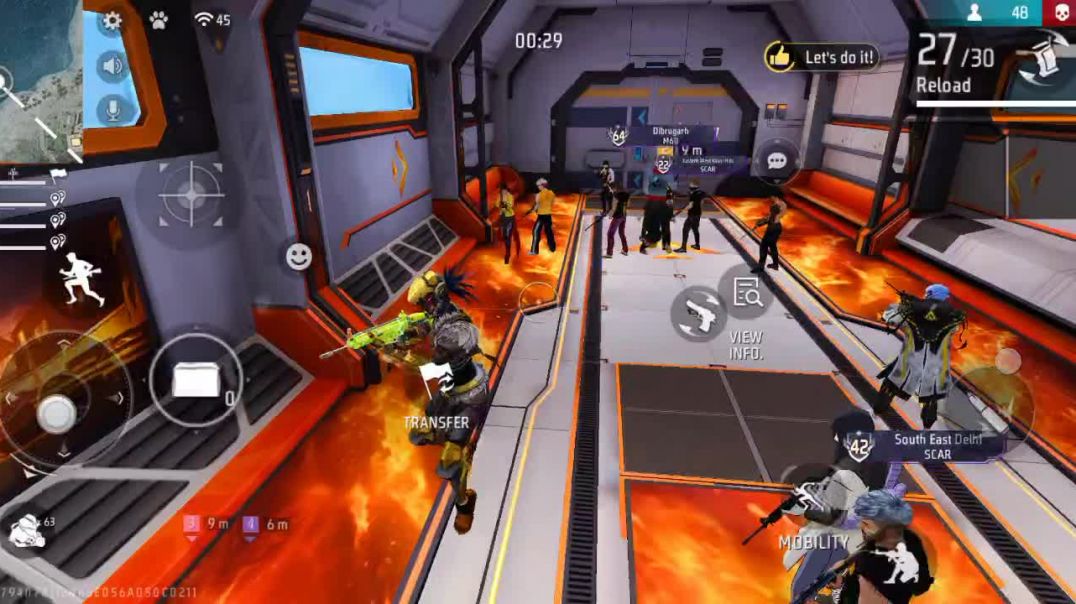Tap the pet paw icon

coord(158,20)
